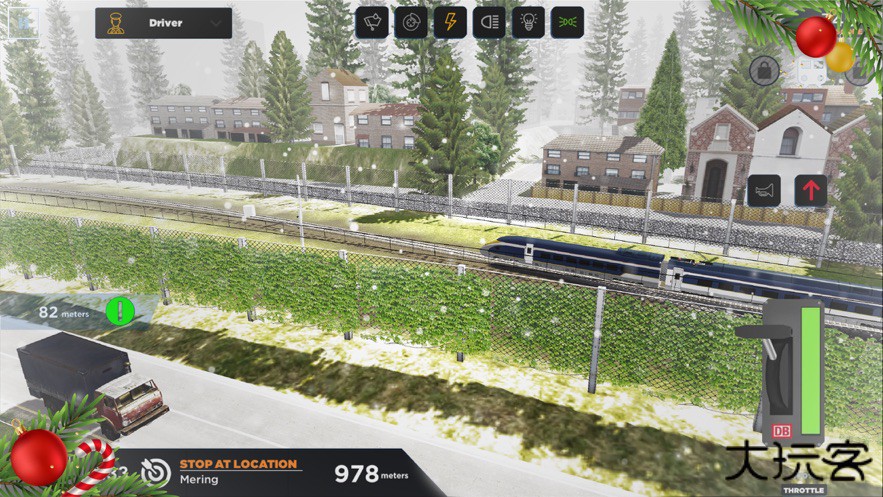Viewport: 883px width, 497px height.
Task: Sound the train horn button
Action: tap(764, 190)
